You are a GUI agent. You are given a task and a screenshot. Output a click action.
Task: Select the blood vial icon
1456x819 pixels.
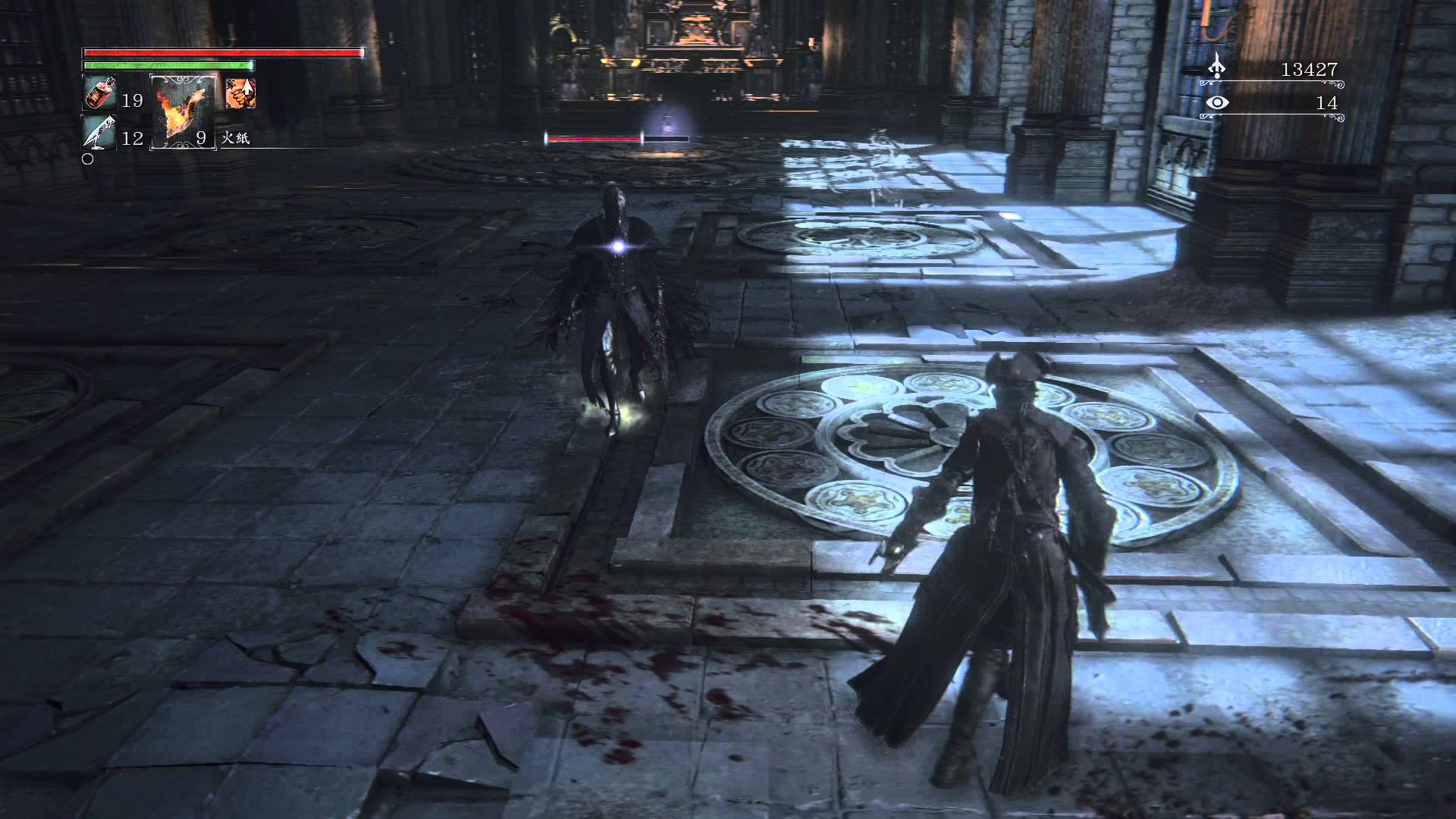click(99, 94)
